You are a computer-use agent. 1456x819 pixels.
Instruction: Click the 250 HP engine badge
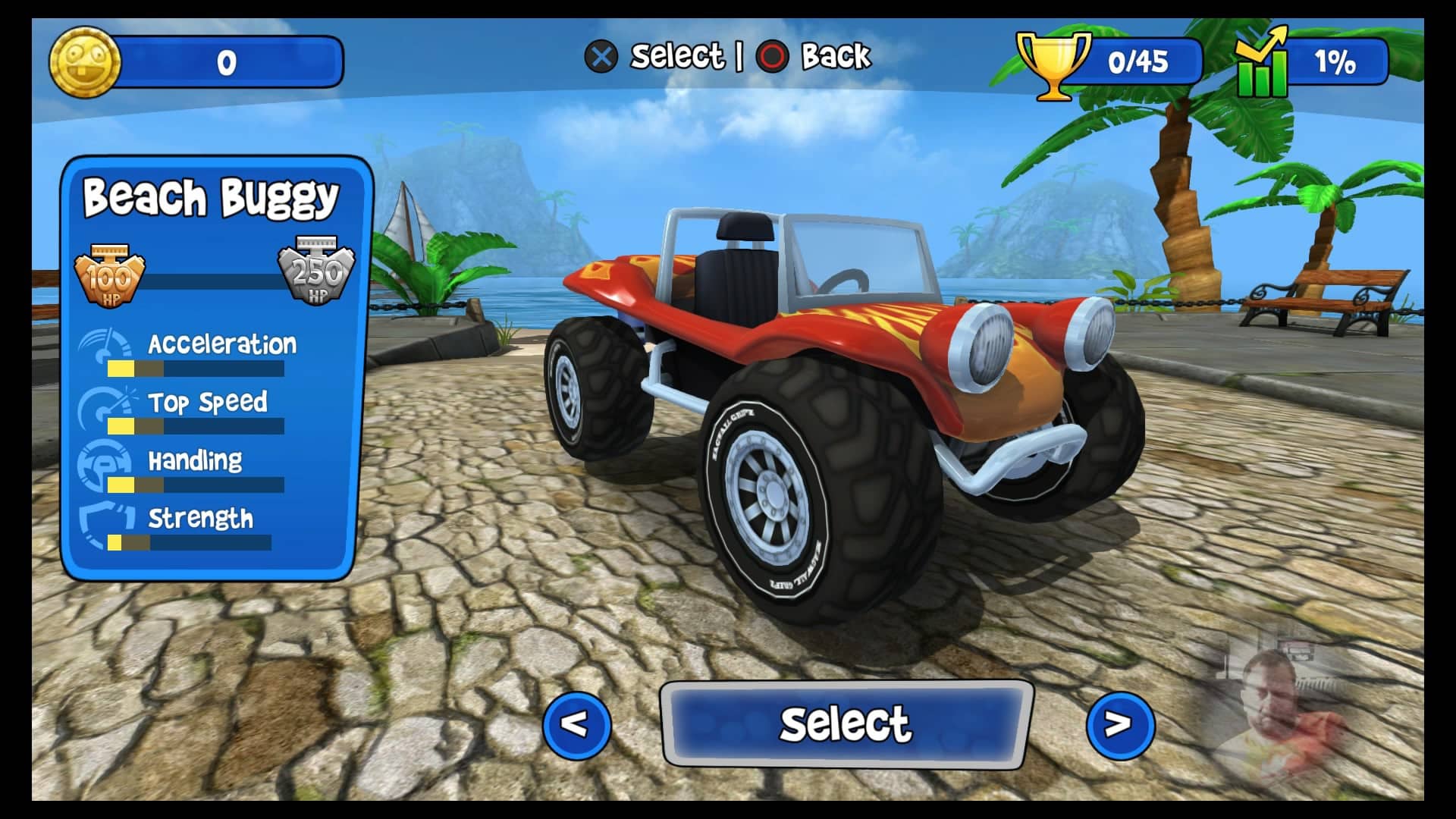click(x=316, y=273)
